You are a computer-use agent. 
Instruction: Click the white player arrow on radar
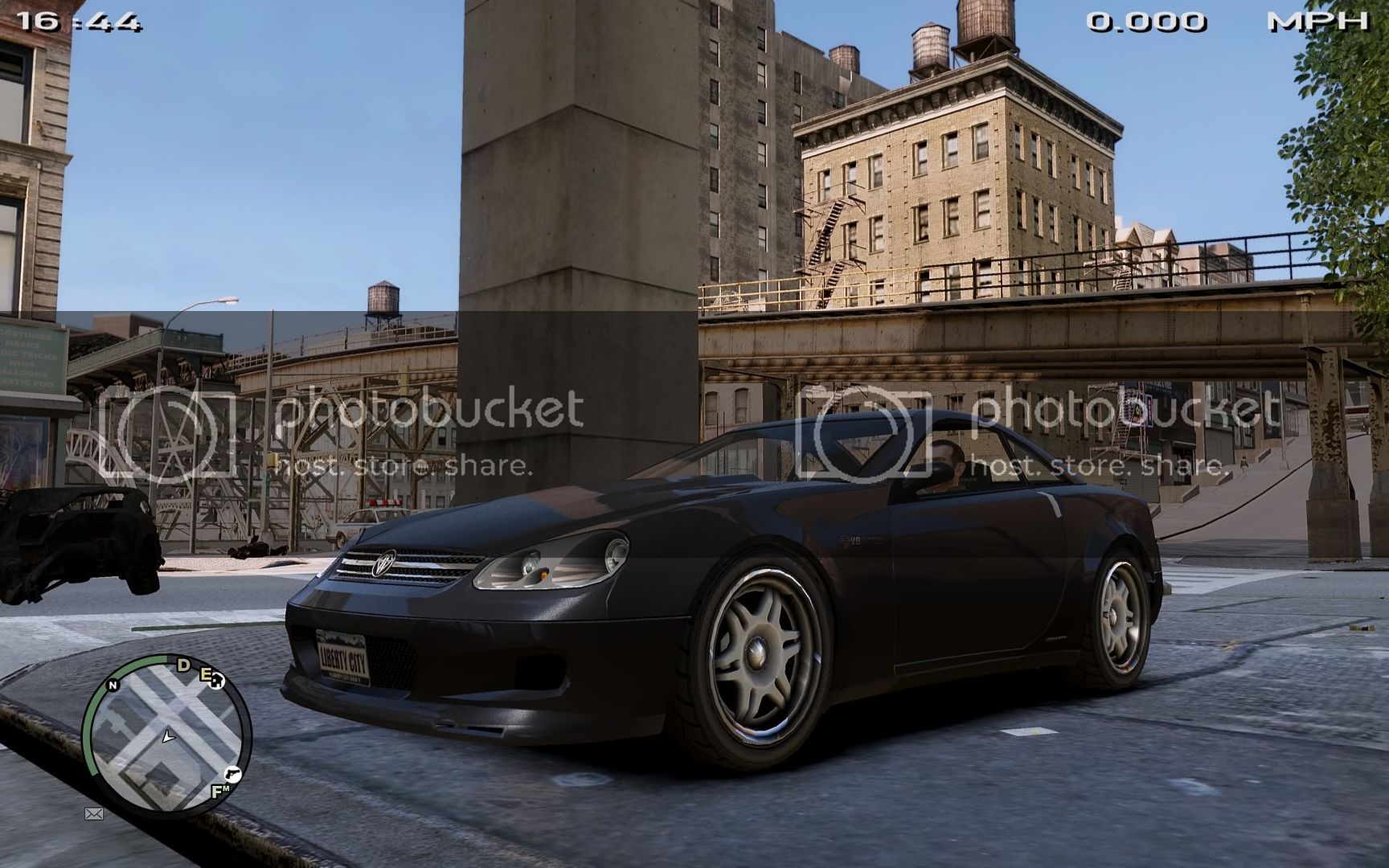point(167,735)
